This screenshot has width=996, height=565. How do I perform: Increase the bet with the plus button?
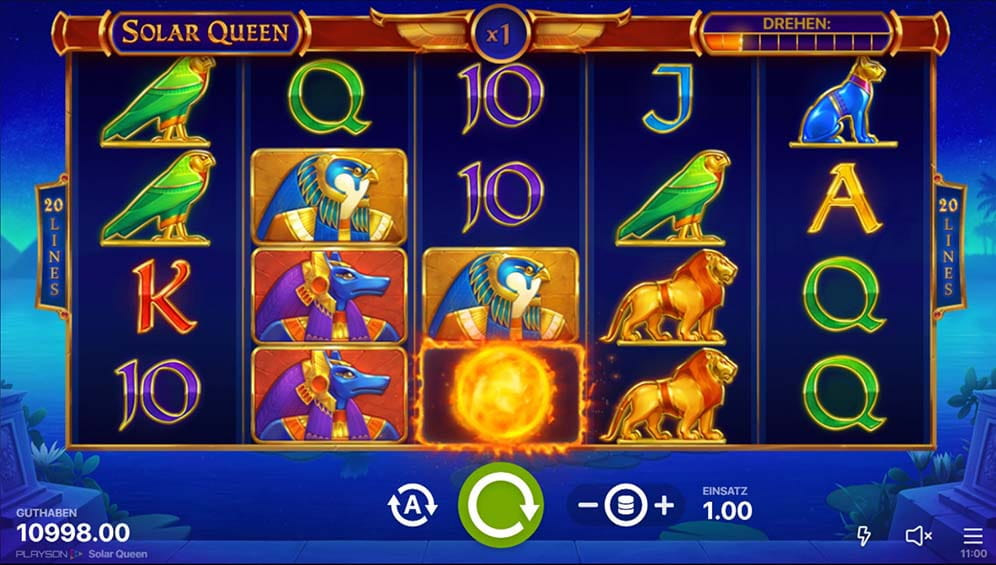(664, 506)
